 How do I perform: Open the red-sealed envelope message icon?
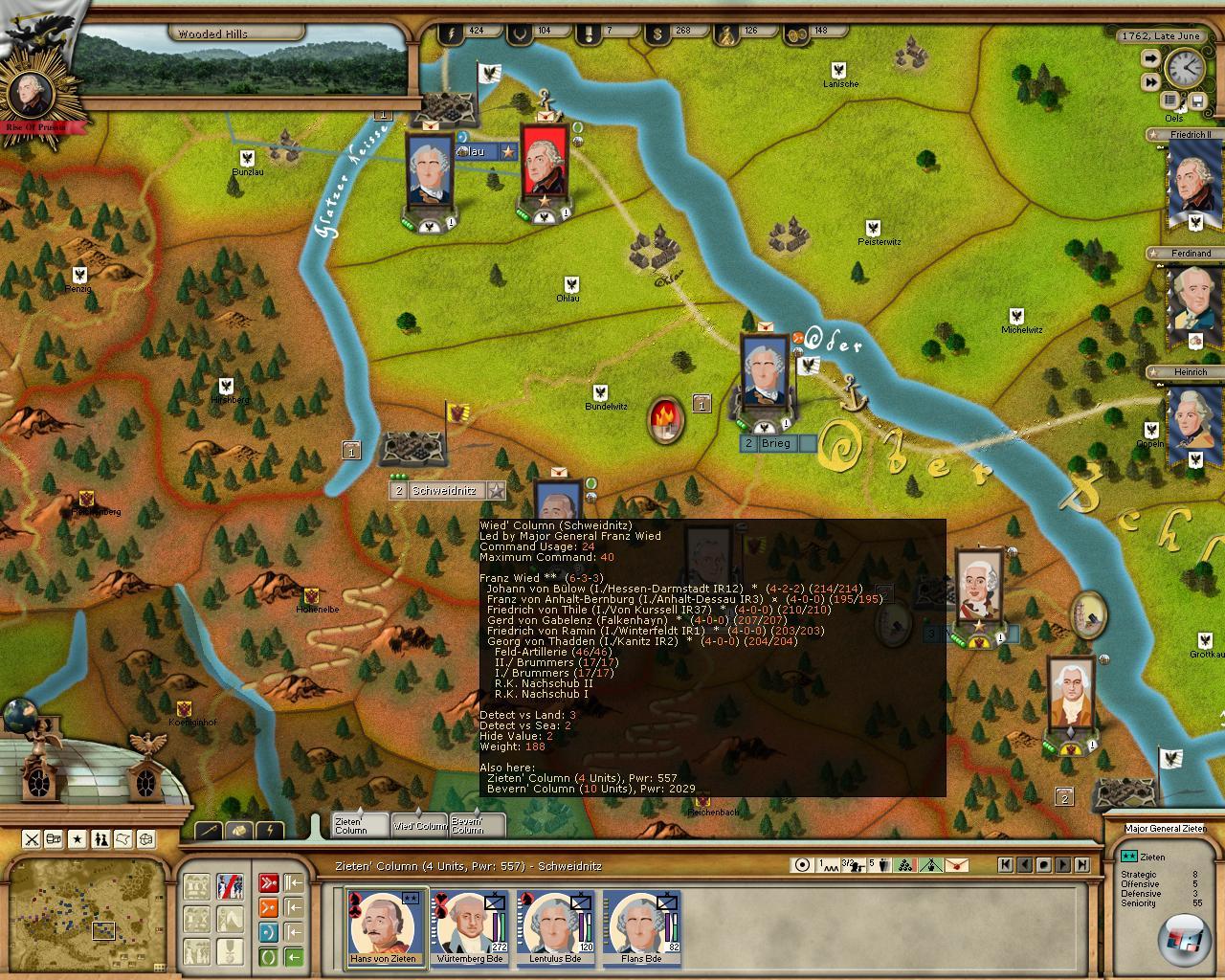click(x=955, y=865)
